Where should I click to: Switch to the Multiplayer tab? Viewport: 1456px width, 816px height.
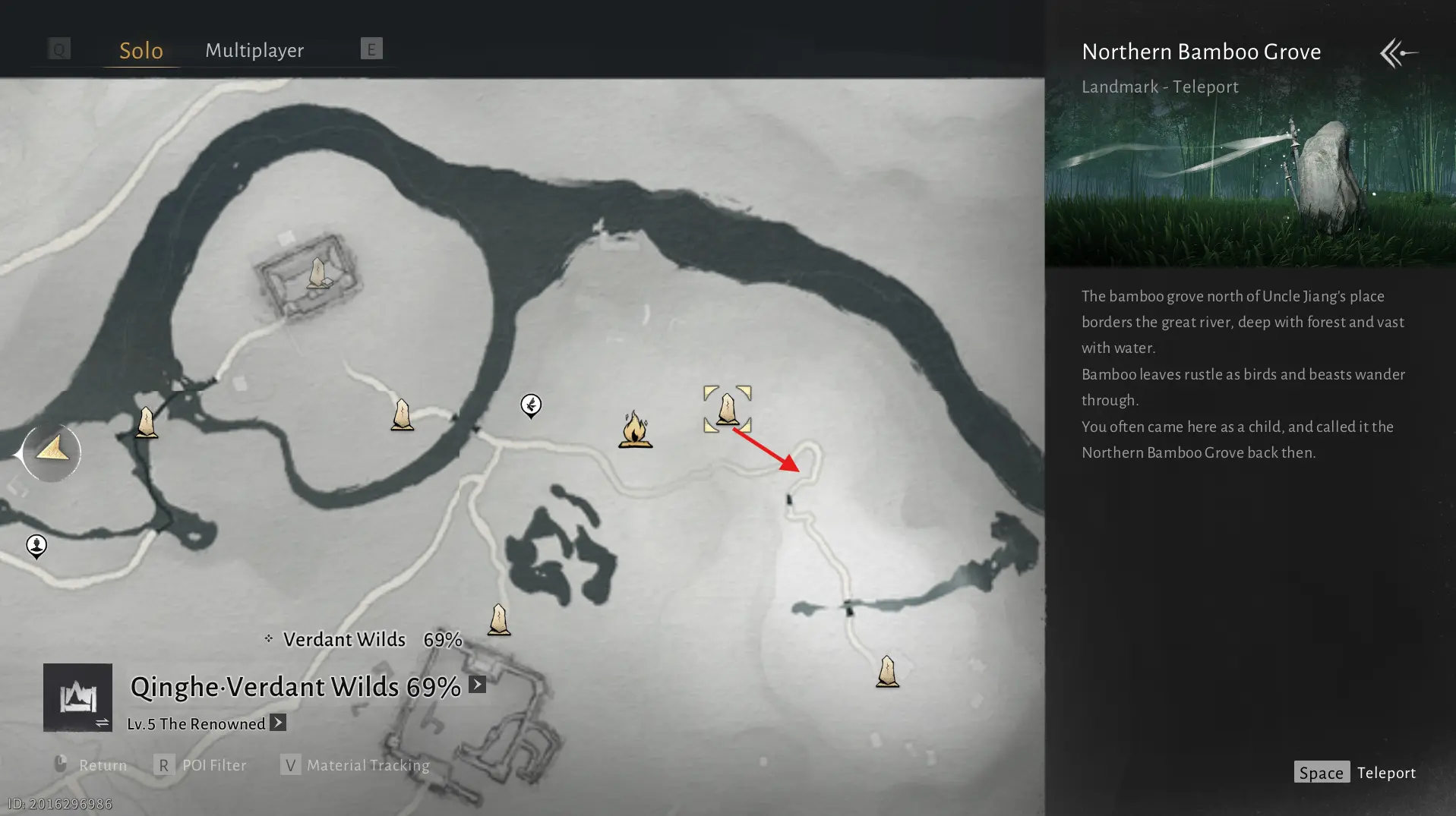(x=254, y=50)
